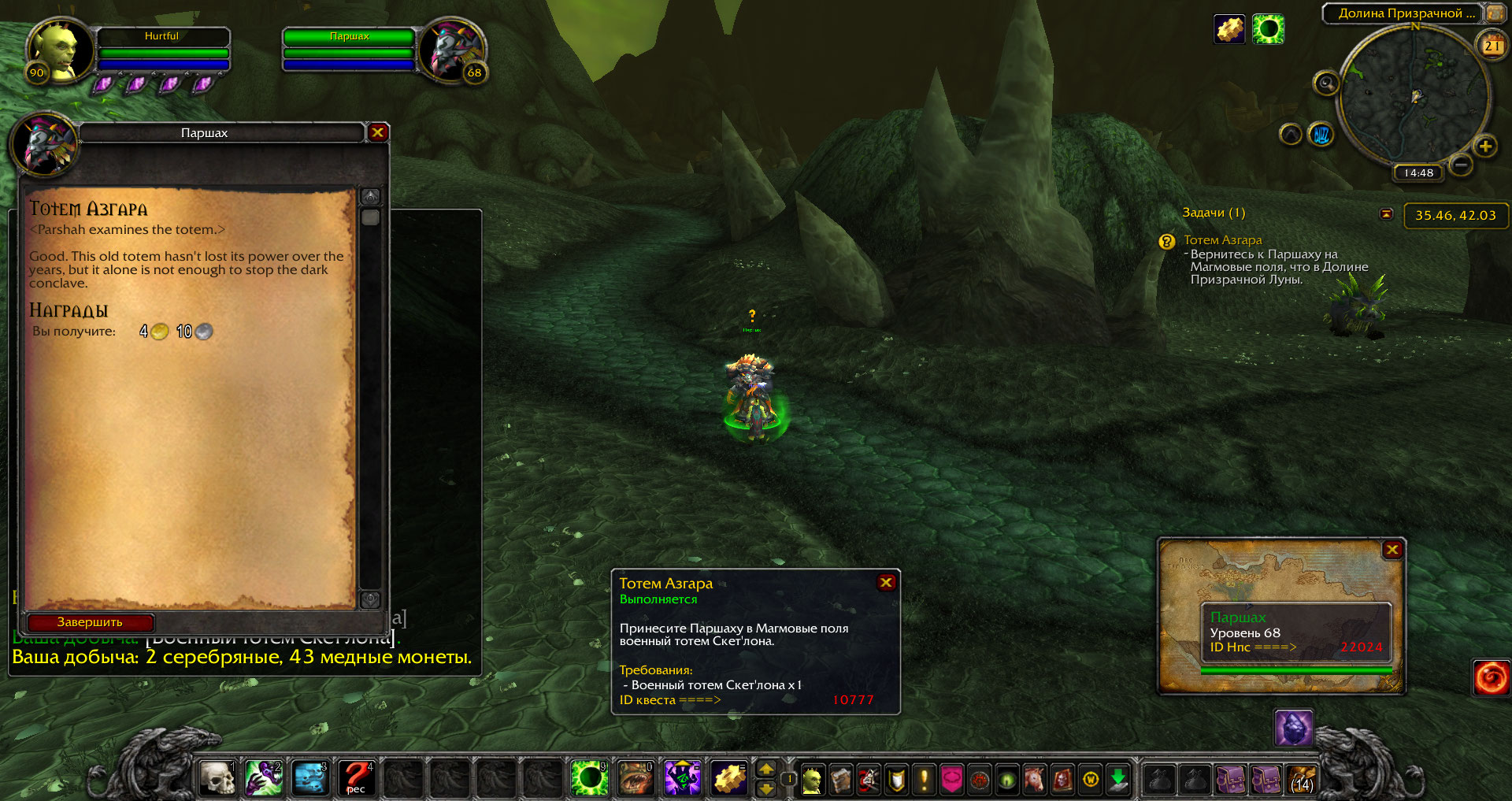Image resolution: width=1512 pixels, height=801 pixels.
Task: Open the character info micro button
Action: (812, 780)
